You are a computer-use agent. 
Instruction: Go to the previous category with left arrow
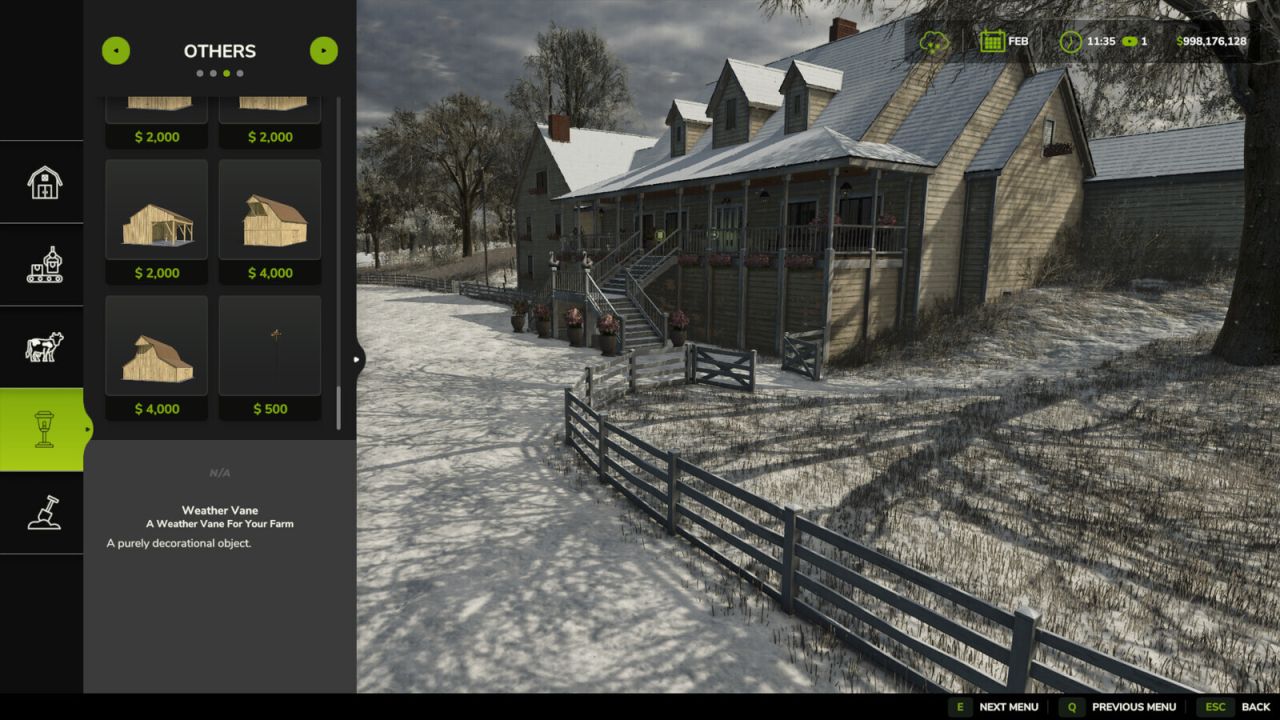pos(116,51)
